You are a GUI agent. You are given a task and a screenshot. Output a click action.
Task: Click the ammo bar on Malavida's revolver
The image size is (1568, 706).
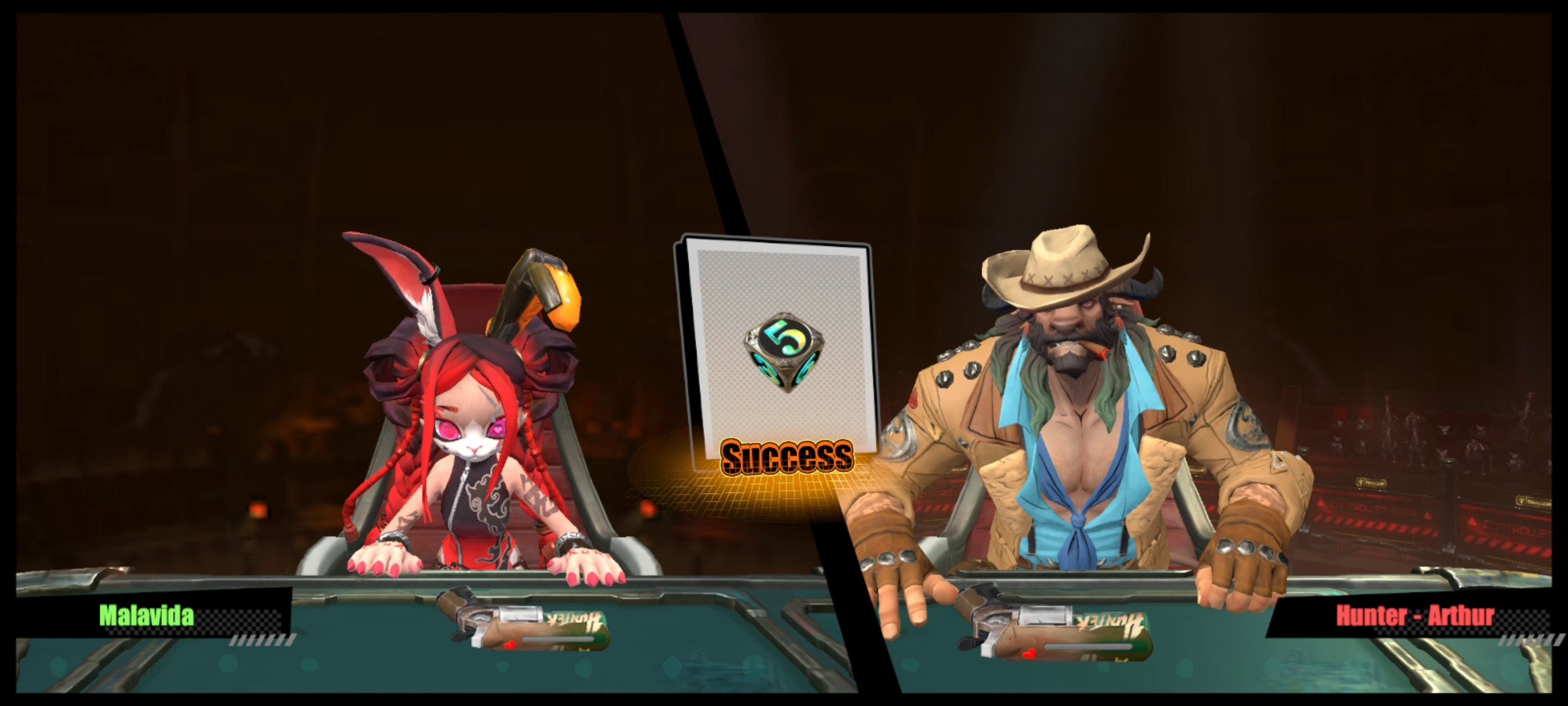click(x=559, y=641)
